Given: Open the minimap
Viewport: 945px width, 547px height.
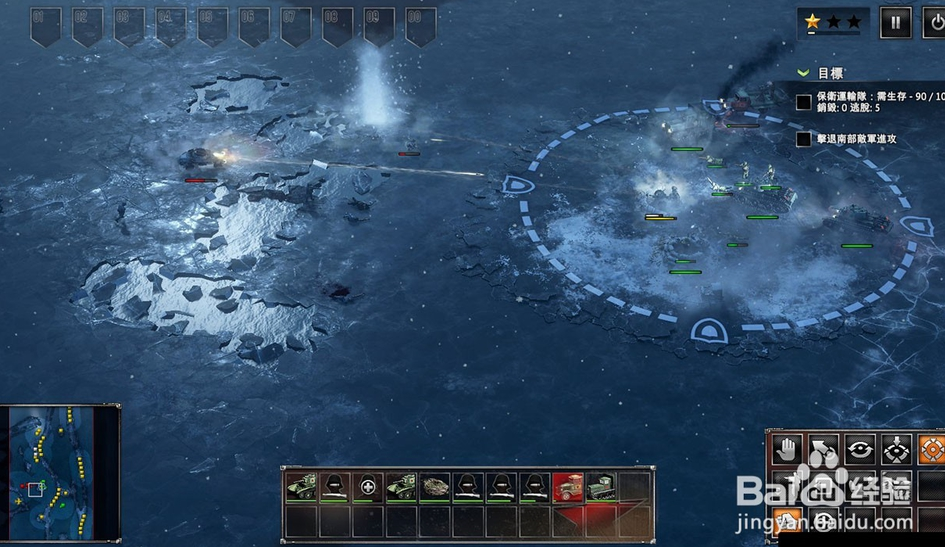Looking at the screenshot, I should 60,469.
